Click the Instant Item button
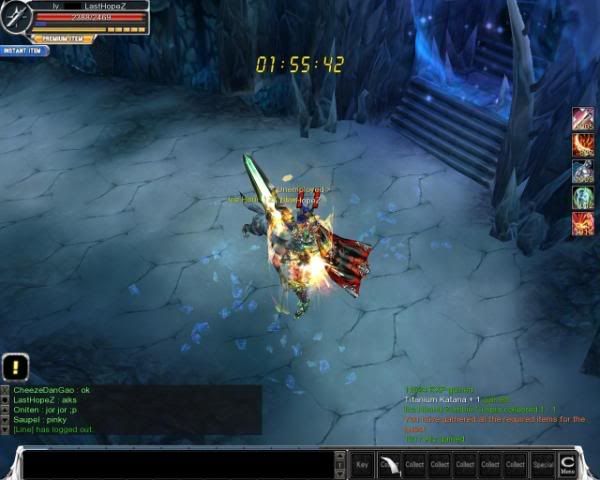This screenshot has height=480, width=600. click(24, 50)
